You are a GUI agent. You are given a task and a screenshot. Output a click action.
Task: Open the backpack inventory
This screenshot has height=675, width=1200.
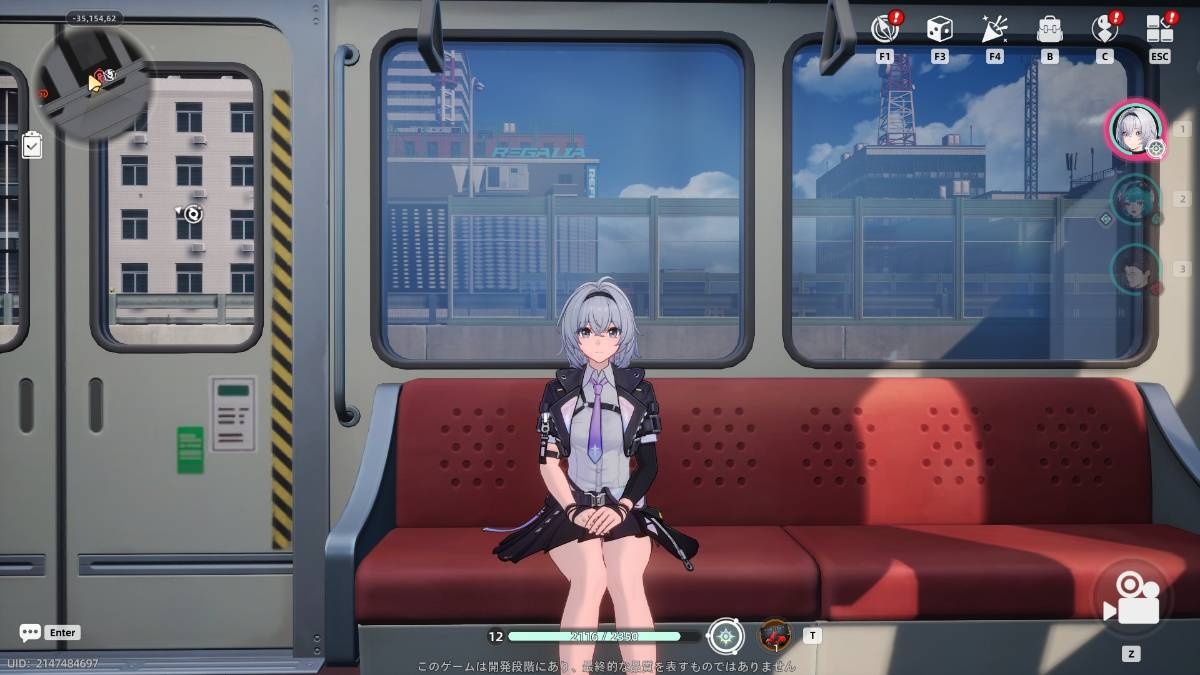click(1049, 29)
